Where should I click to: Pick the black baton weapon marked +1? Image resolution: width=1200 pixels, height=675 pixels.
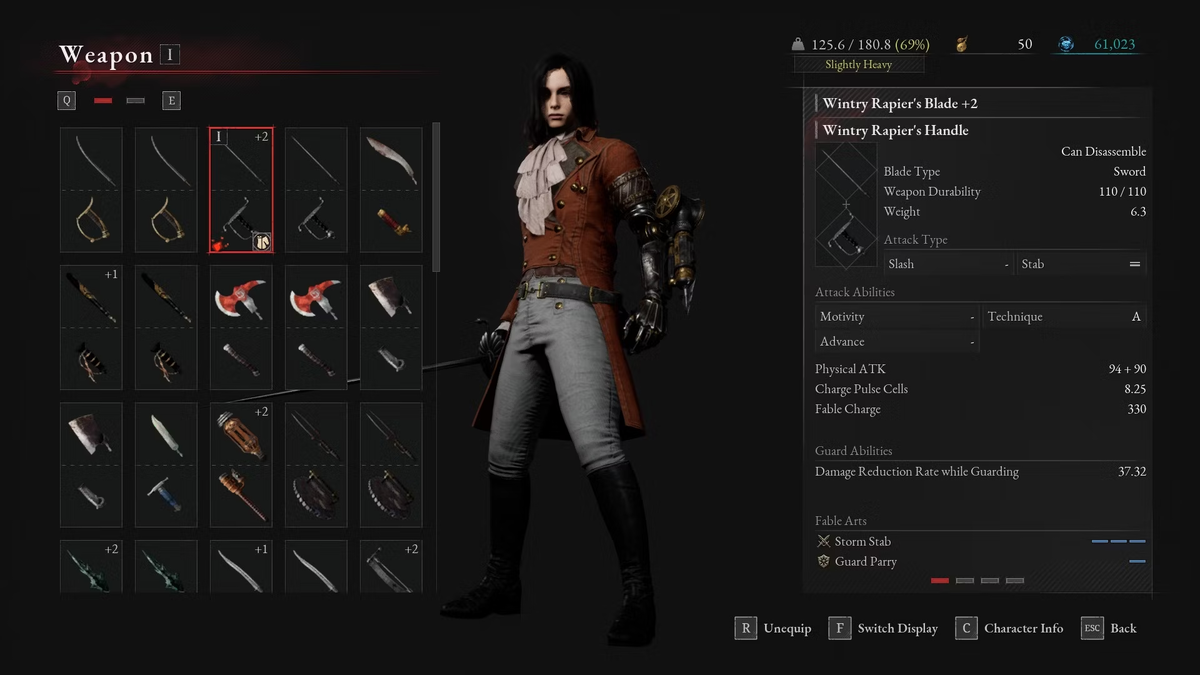click(91, 326)
